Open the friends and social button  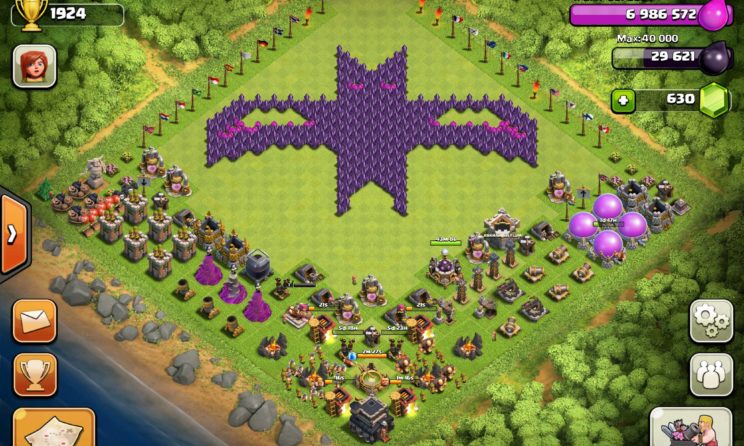(x=711, y=374)
